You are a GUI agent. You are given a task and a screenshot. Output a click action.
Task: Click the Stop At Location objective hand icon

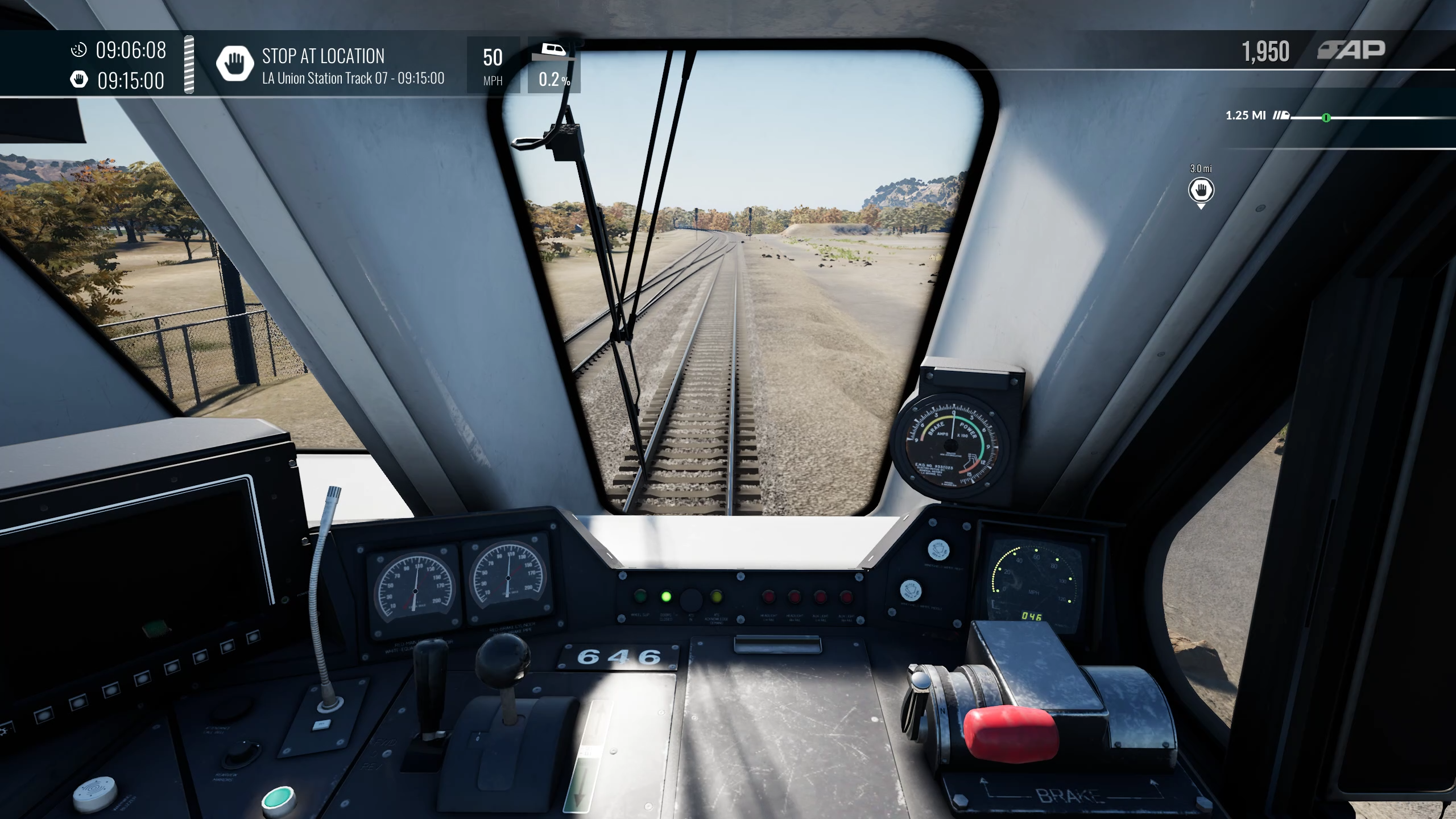234,64
